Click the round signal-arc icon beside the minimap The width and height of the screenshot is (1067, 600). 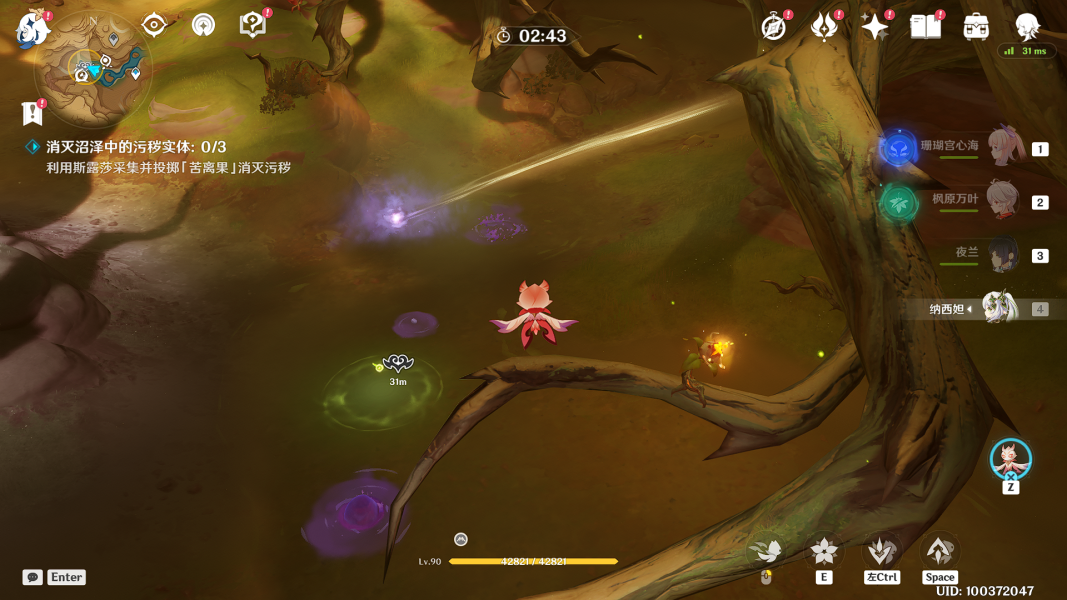tap(204, 24)
